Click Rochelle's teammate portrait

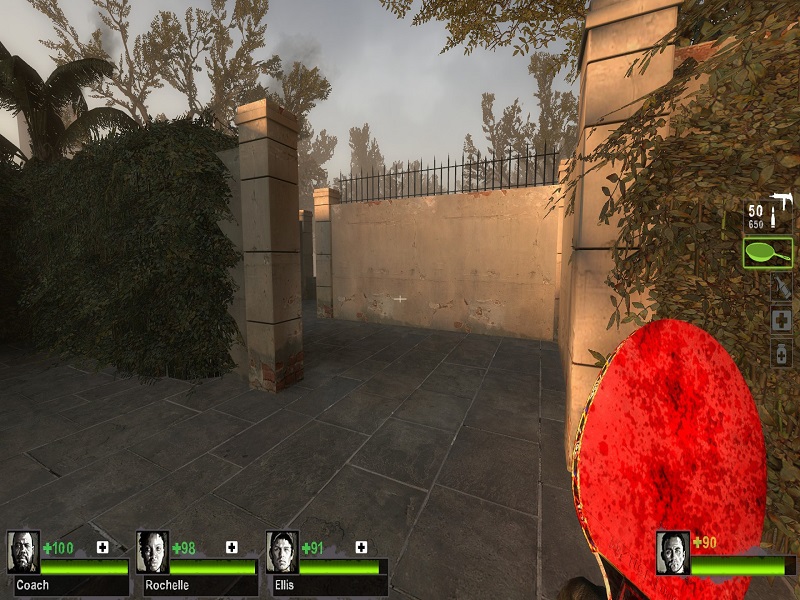[x=153, y=552]
